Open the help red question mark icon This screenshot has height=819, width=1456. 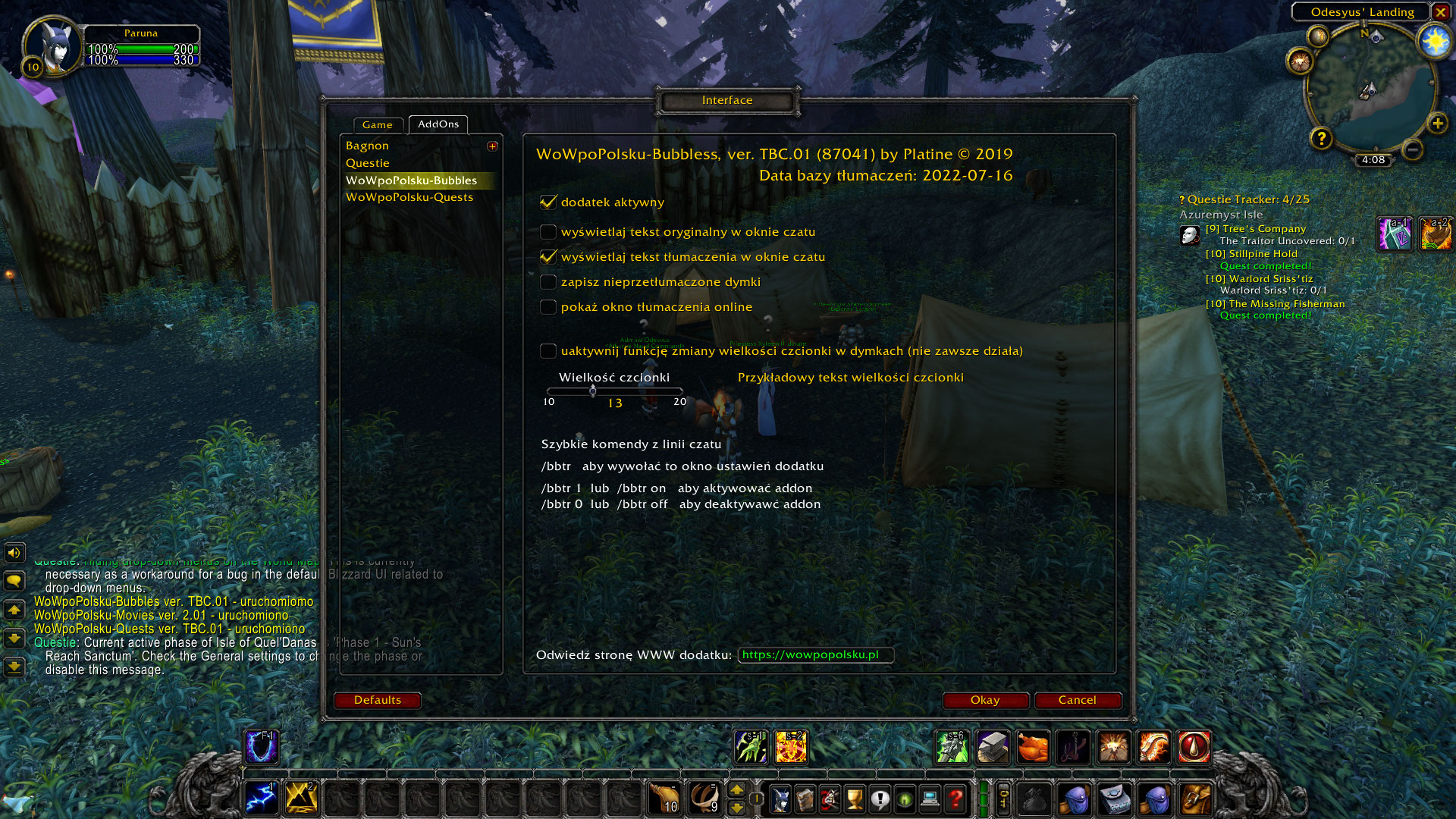[955, 798]
